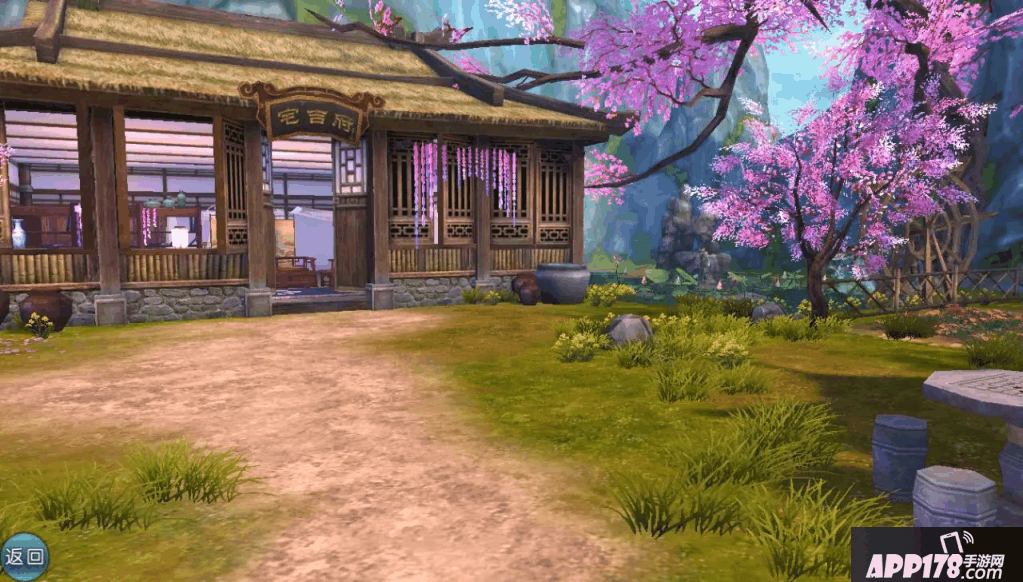Click the 返回 back button
This screenshot has height=582, width=1023.
23,556
